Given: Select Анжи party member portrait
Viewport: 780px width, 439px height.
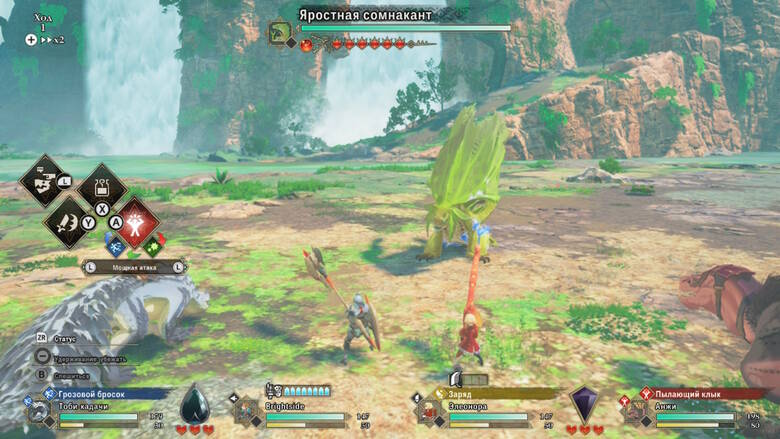Looking at the screenshot, I should pos(634,413).
